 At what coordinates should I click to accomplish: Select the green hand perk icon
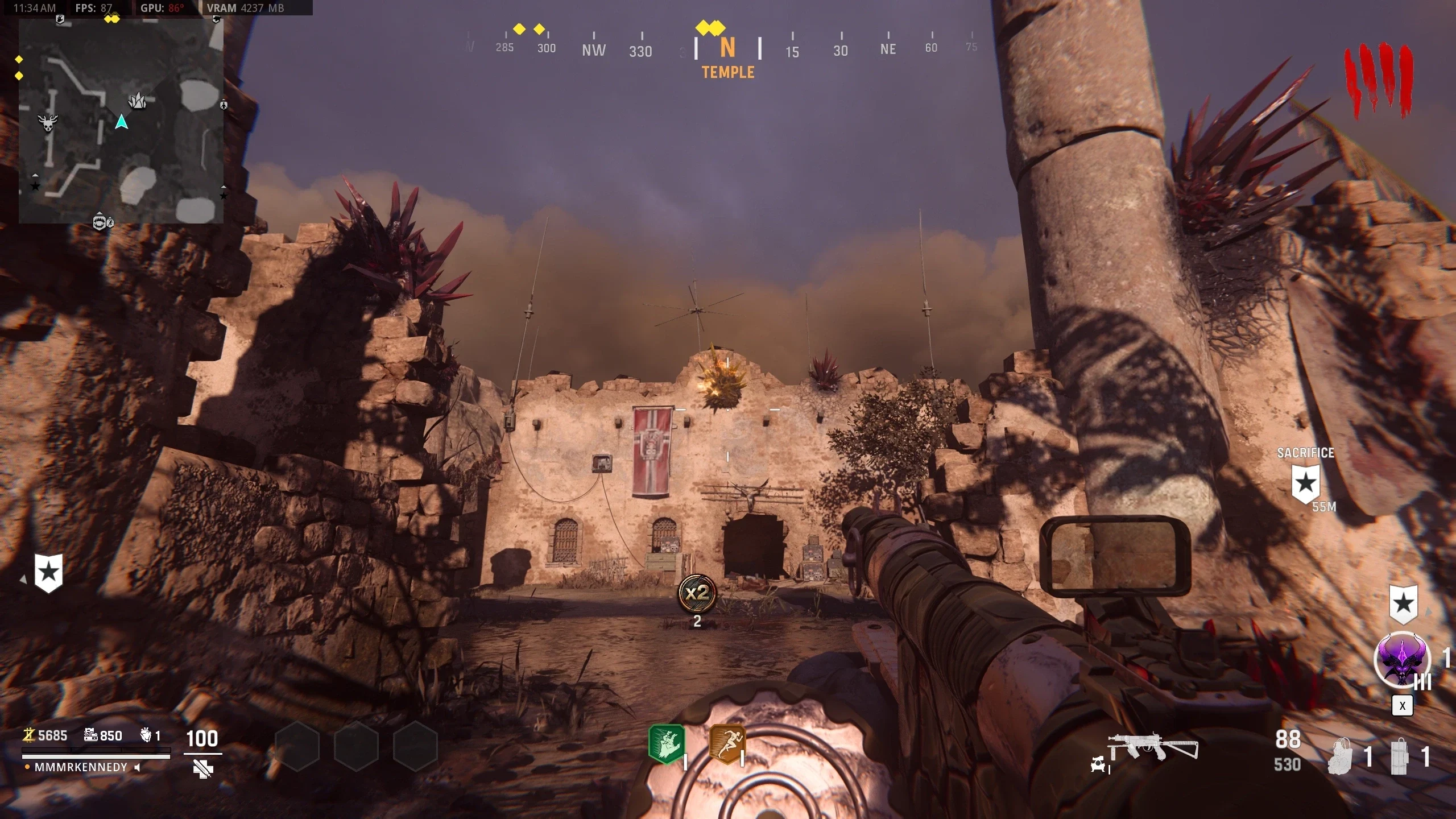point(667,743)
